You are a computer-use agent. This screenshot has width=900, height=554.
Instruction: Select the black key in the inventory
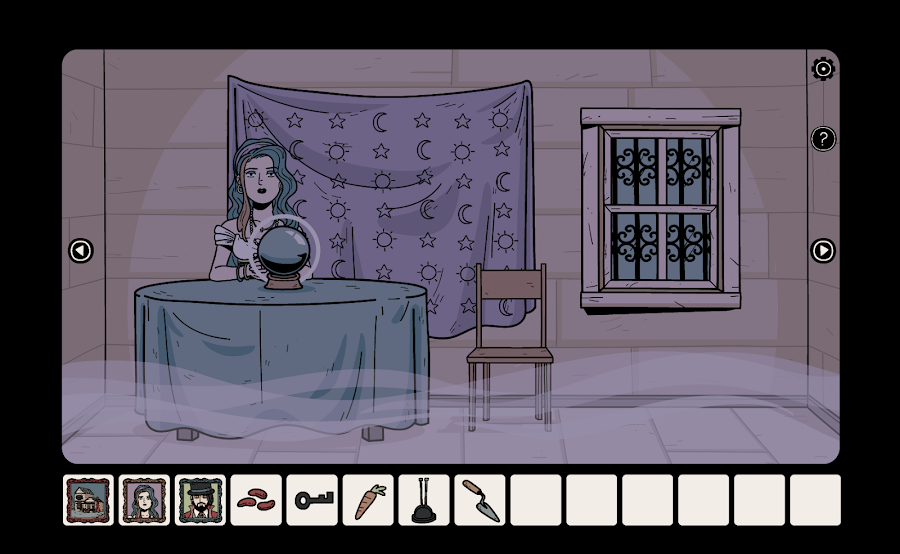tap(313, 500)
